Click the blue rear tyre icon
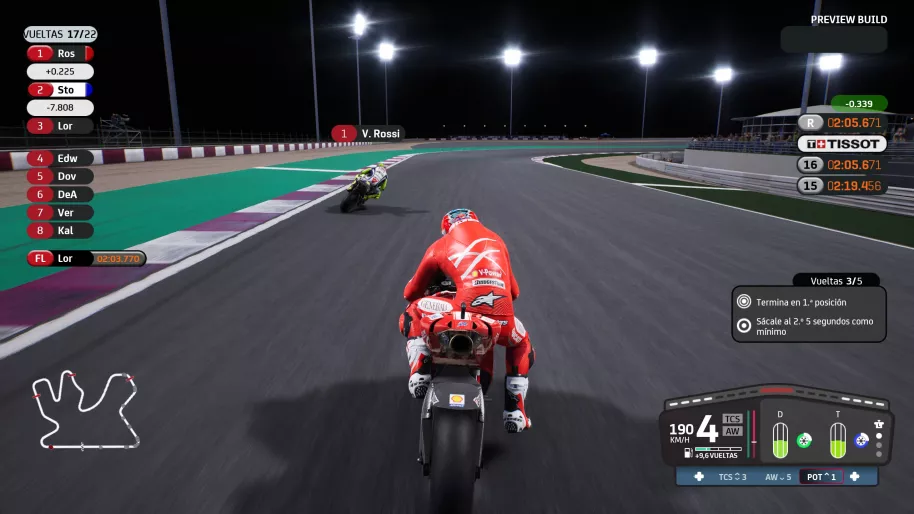Viewport: 914px width, 514px height. [861, 440]
